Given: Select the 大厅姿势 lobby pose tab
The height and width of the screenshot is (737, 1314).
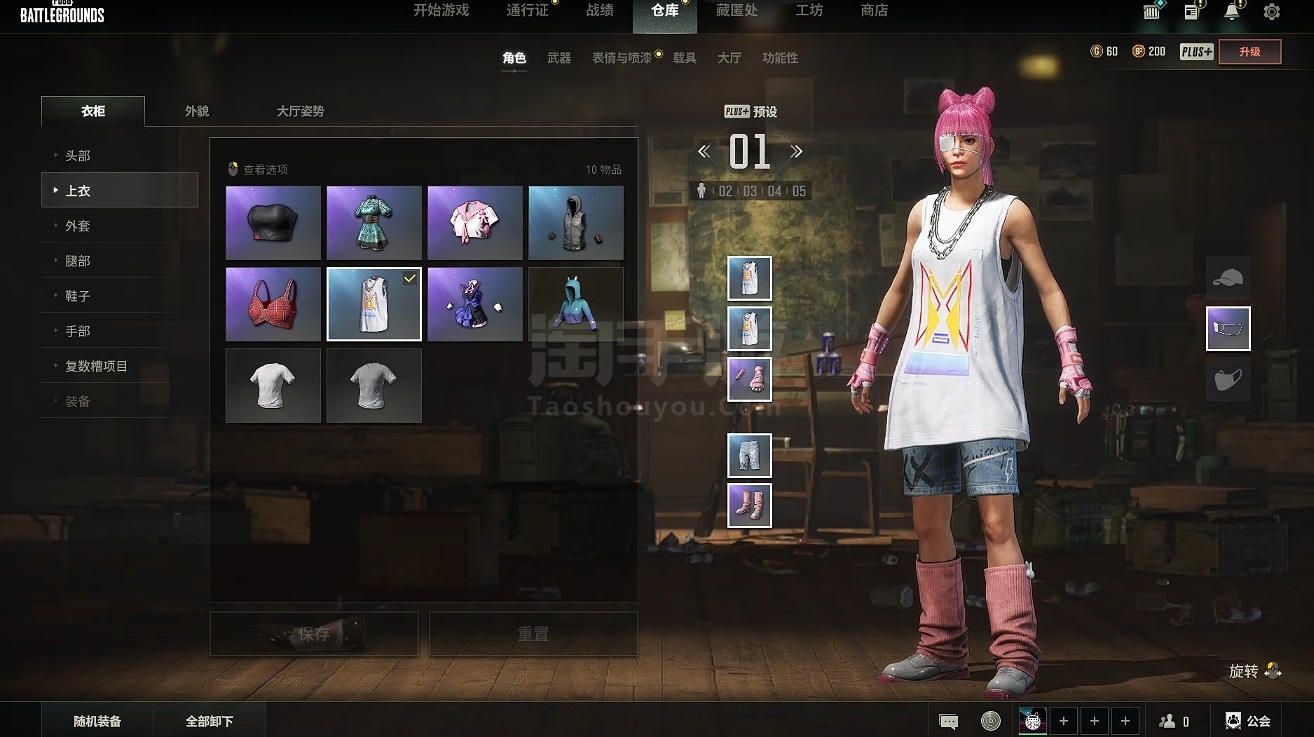Looking at the screenshot, I should (x=300, y=111).
